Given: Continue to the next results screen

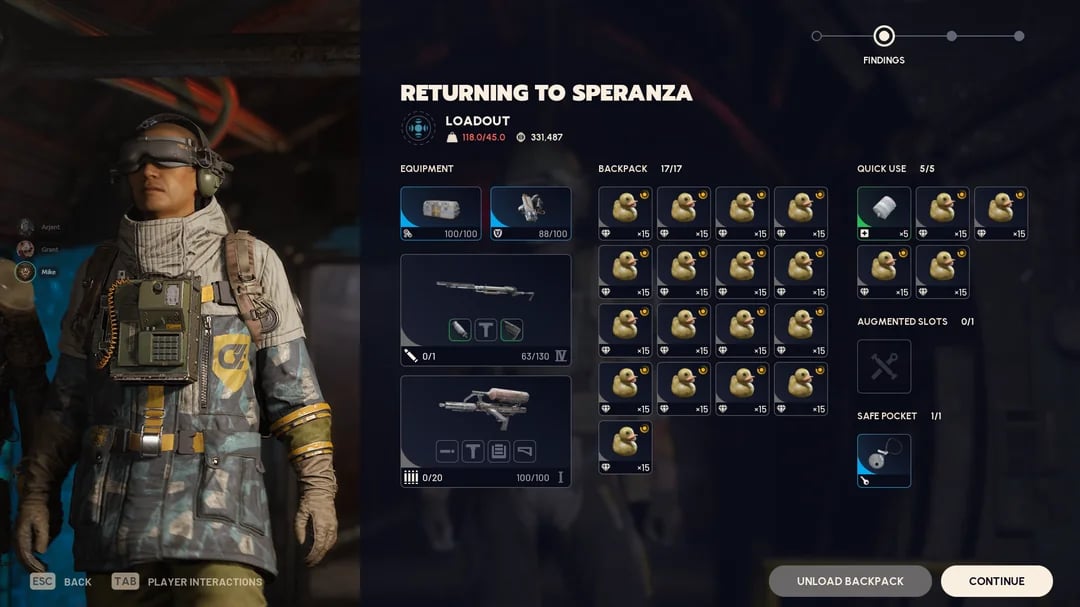Looking at the screenshot, I should 996,581.
